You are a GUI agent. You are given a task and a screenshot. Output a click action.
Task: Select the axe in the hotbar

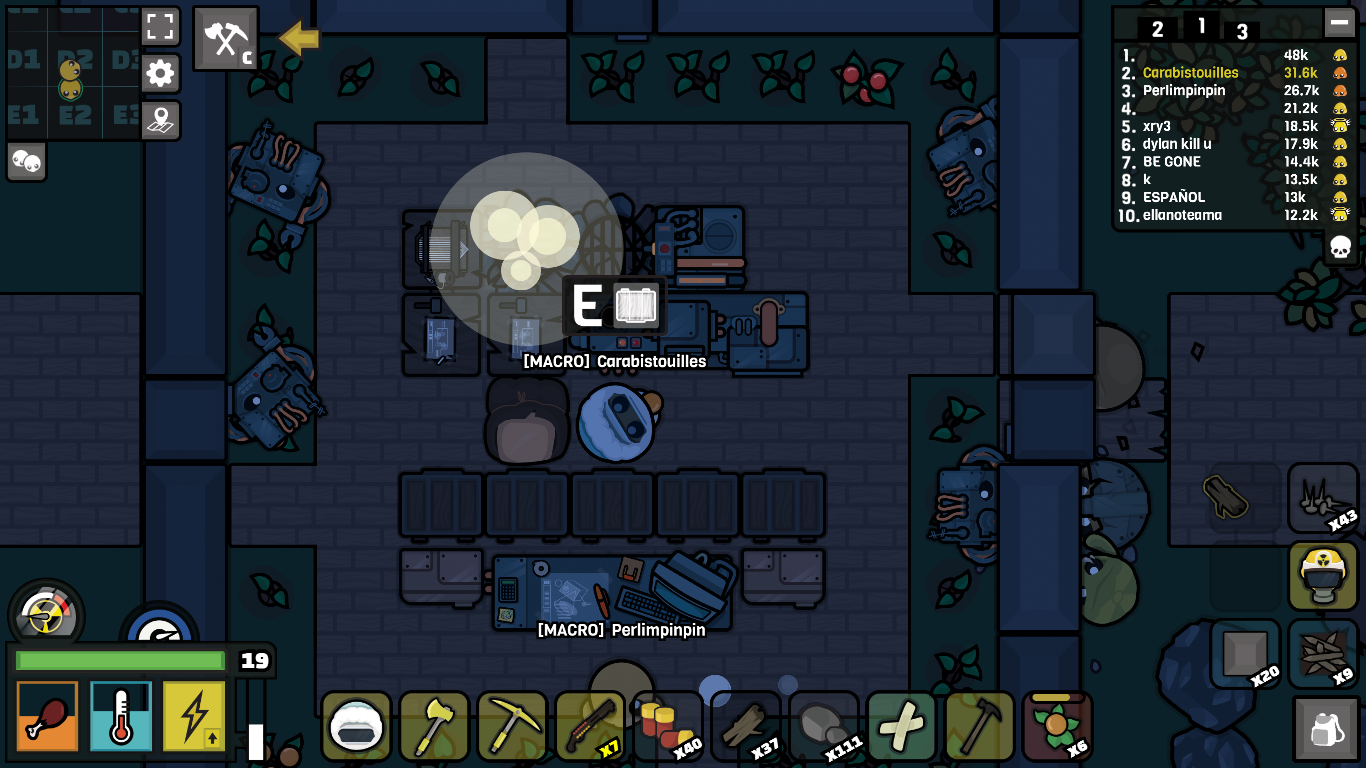tap(433, 726)
